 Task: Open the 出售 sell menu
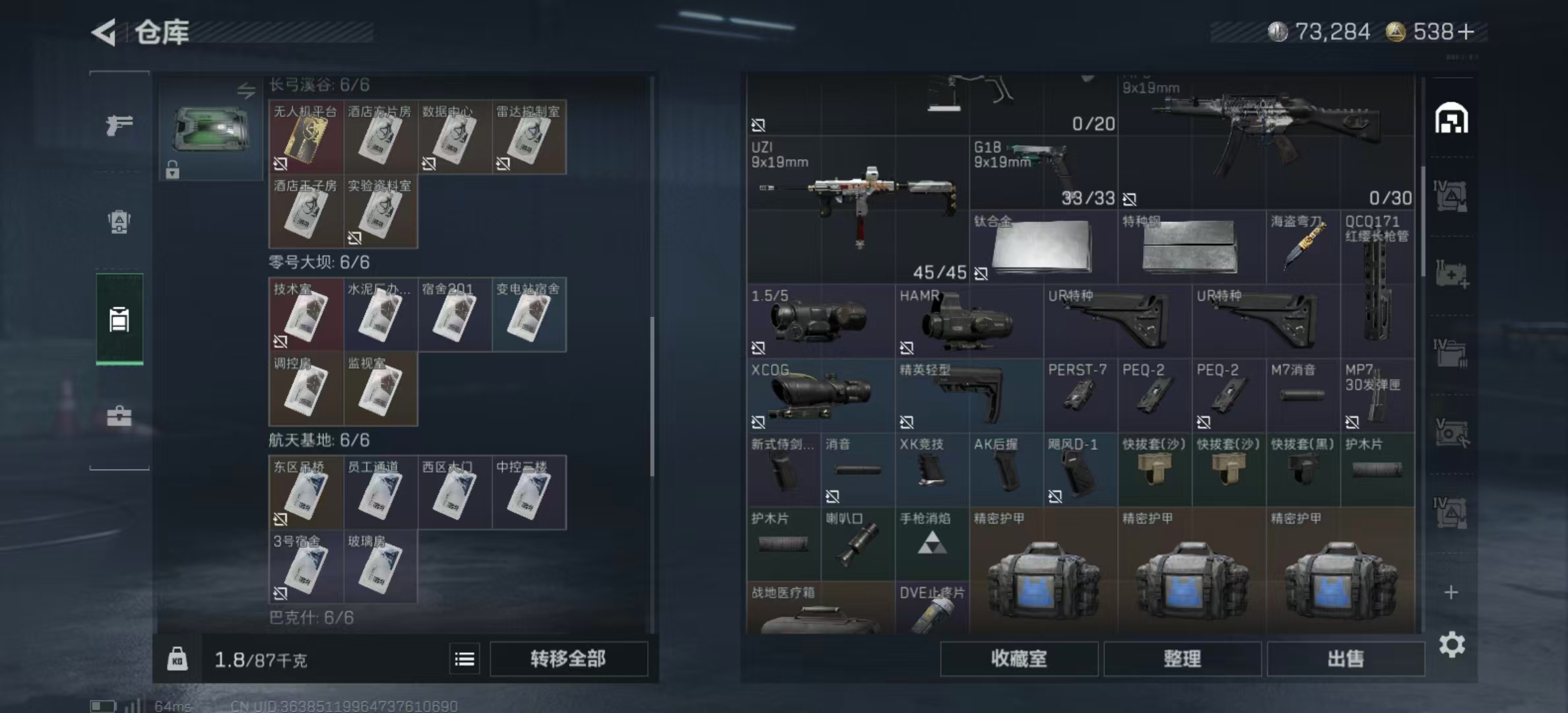[1345, 658]
